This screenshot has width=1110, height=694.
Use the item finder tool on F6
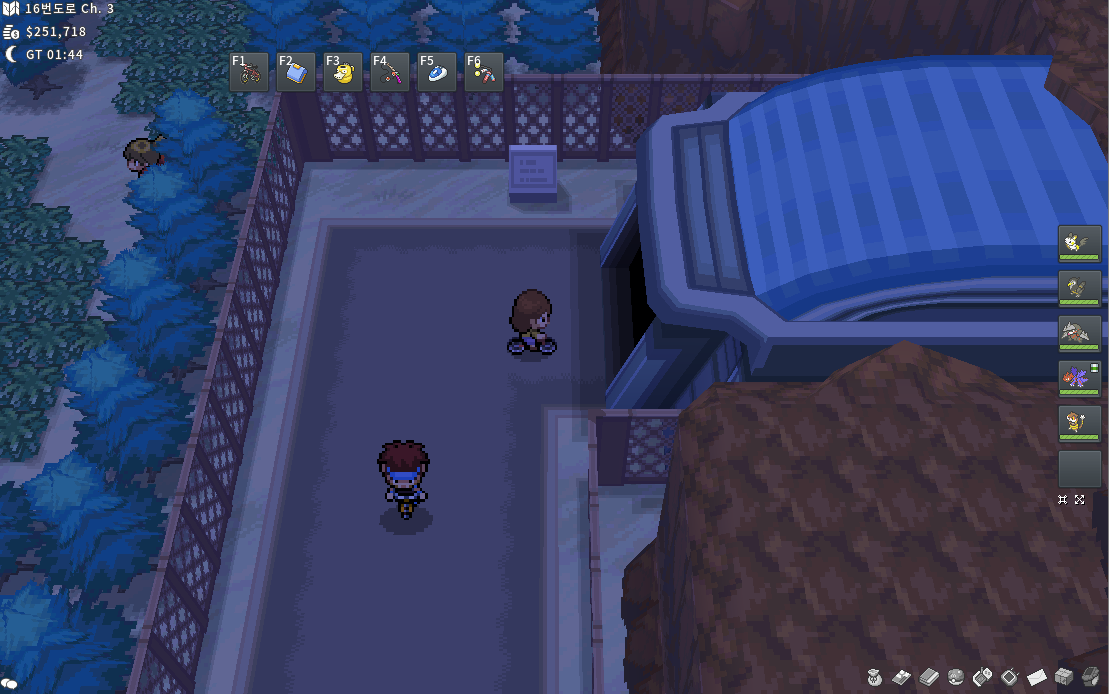click(484, 72)
